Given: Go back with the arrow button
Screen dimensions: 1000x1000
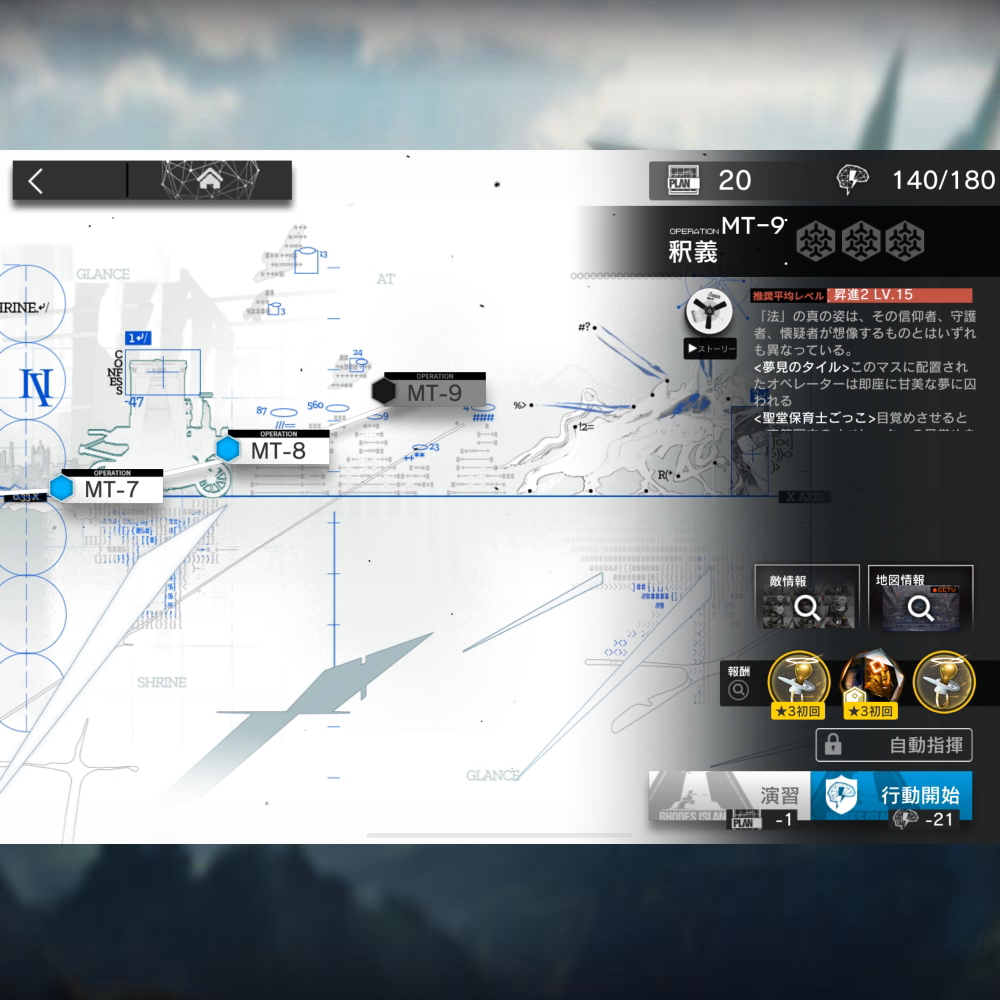Looking at the screenshot, I should point(38,181).
